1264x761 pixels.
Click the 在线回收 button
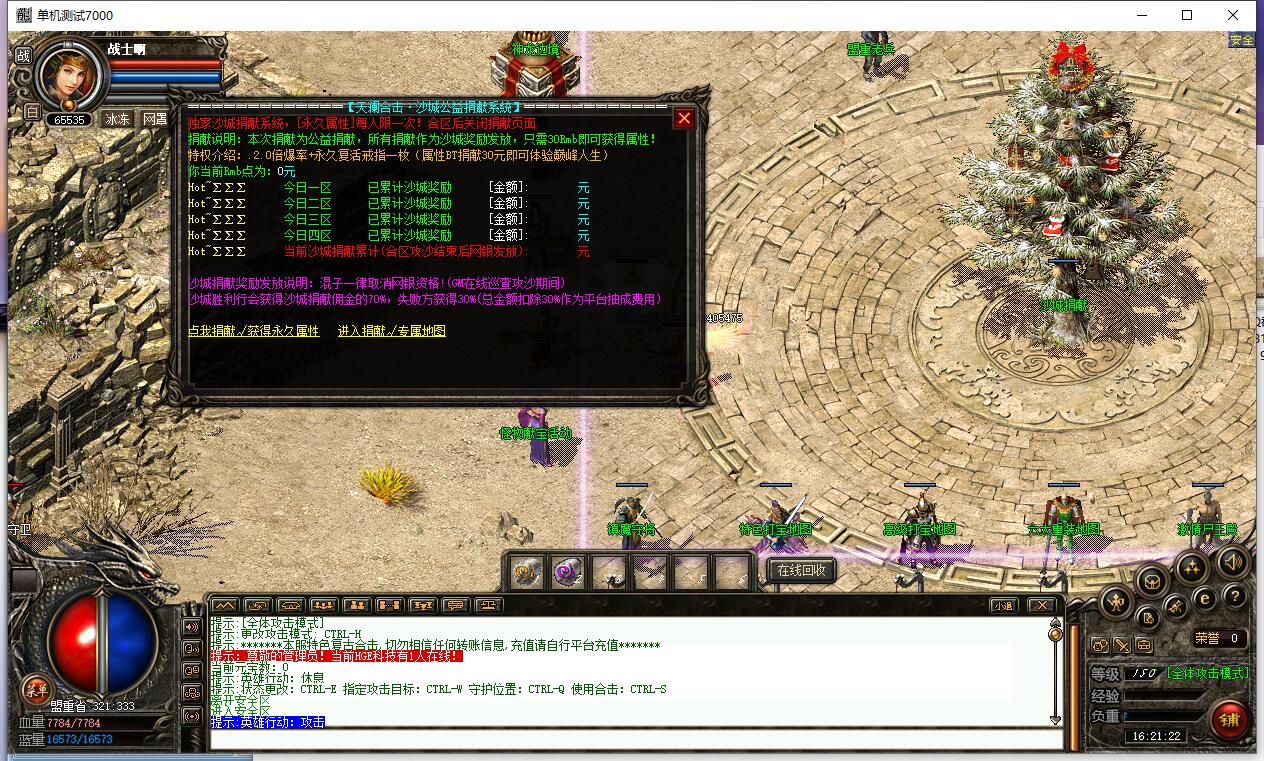click(x=802, y=570)
